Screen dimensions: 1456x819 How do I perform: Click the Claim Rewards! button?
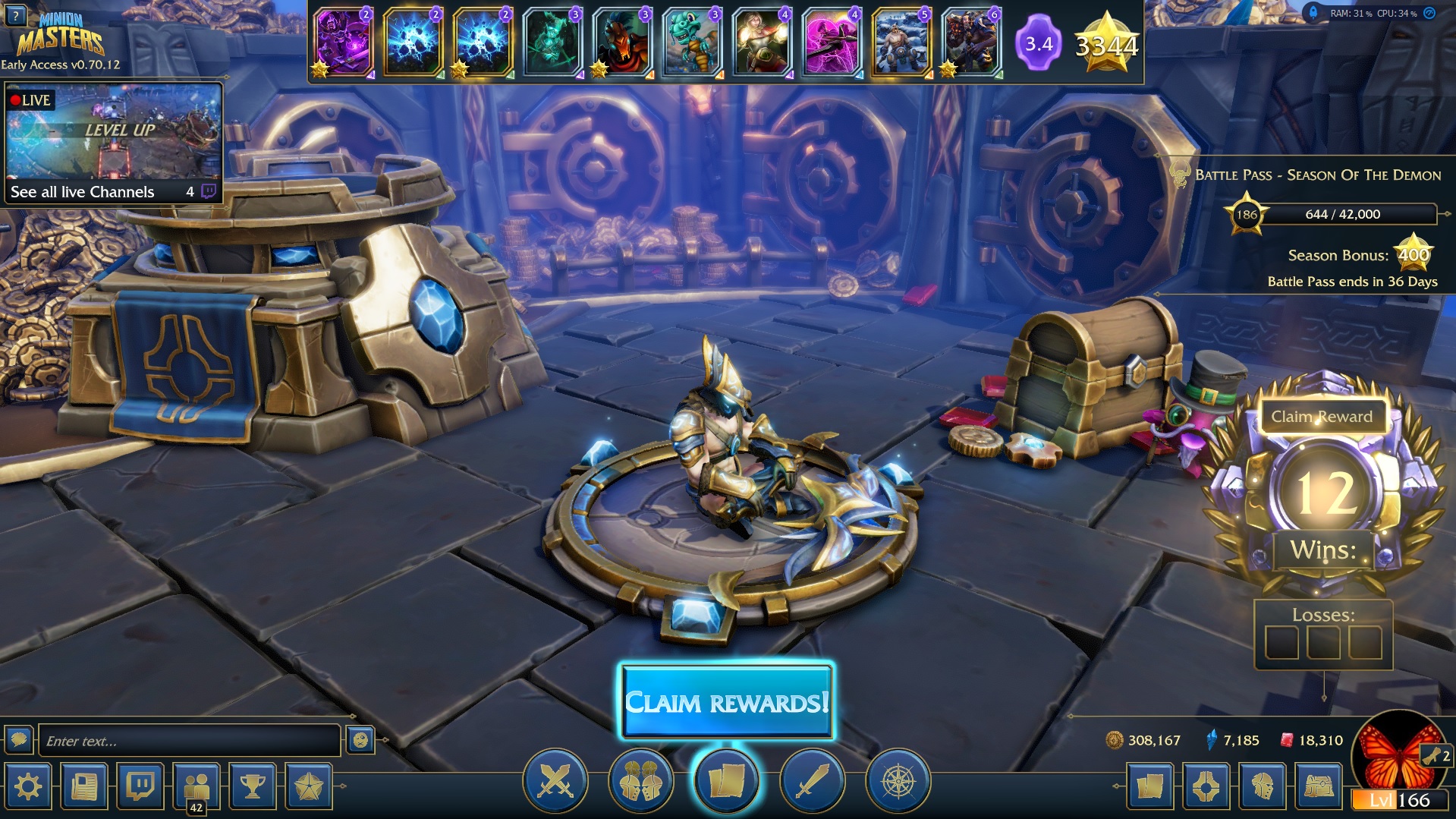pyautogui.click(x=727, y=702)
